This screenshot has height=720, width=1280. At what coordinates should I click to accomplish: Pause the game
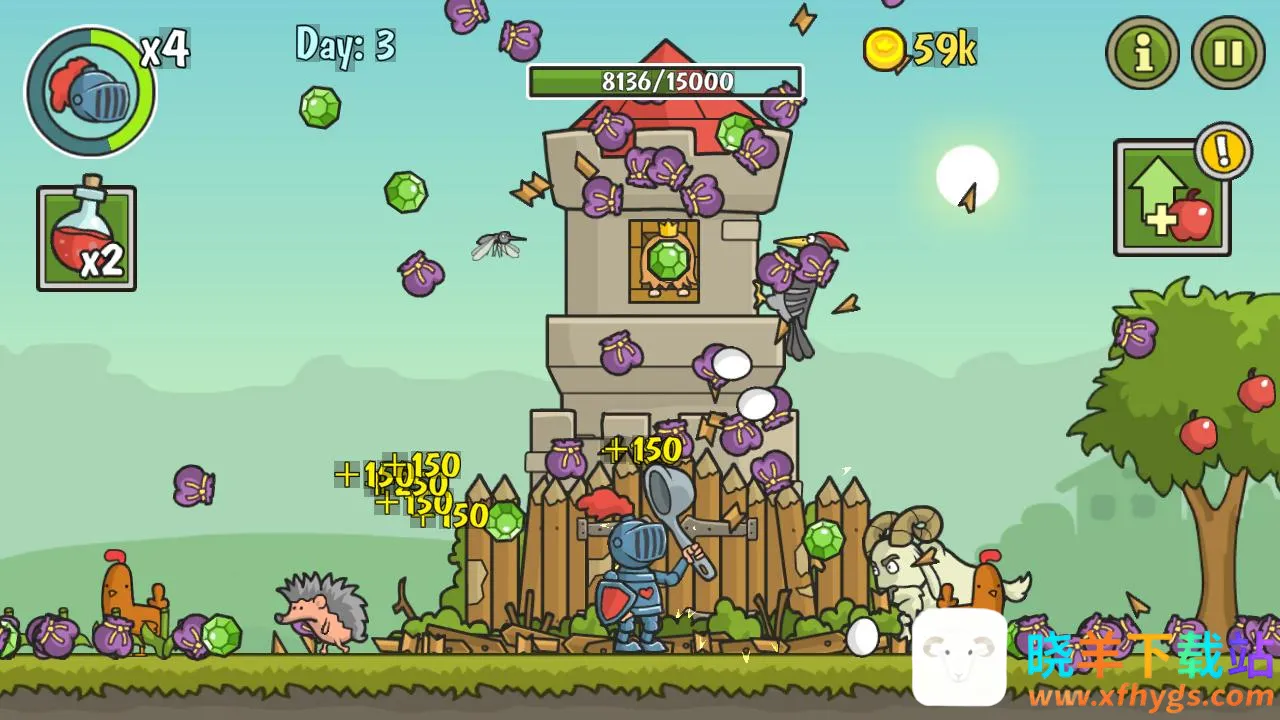pos(1228,52)
